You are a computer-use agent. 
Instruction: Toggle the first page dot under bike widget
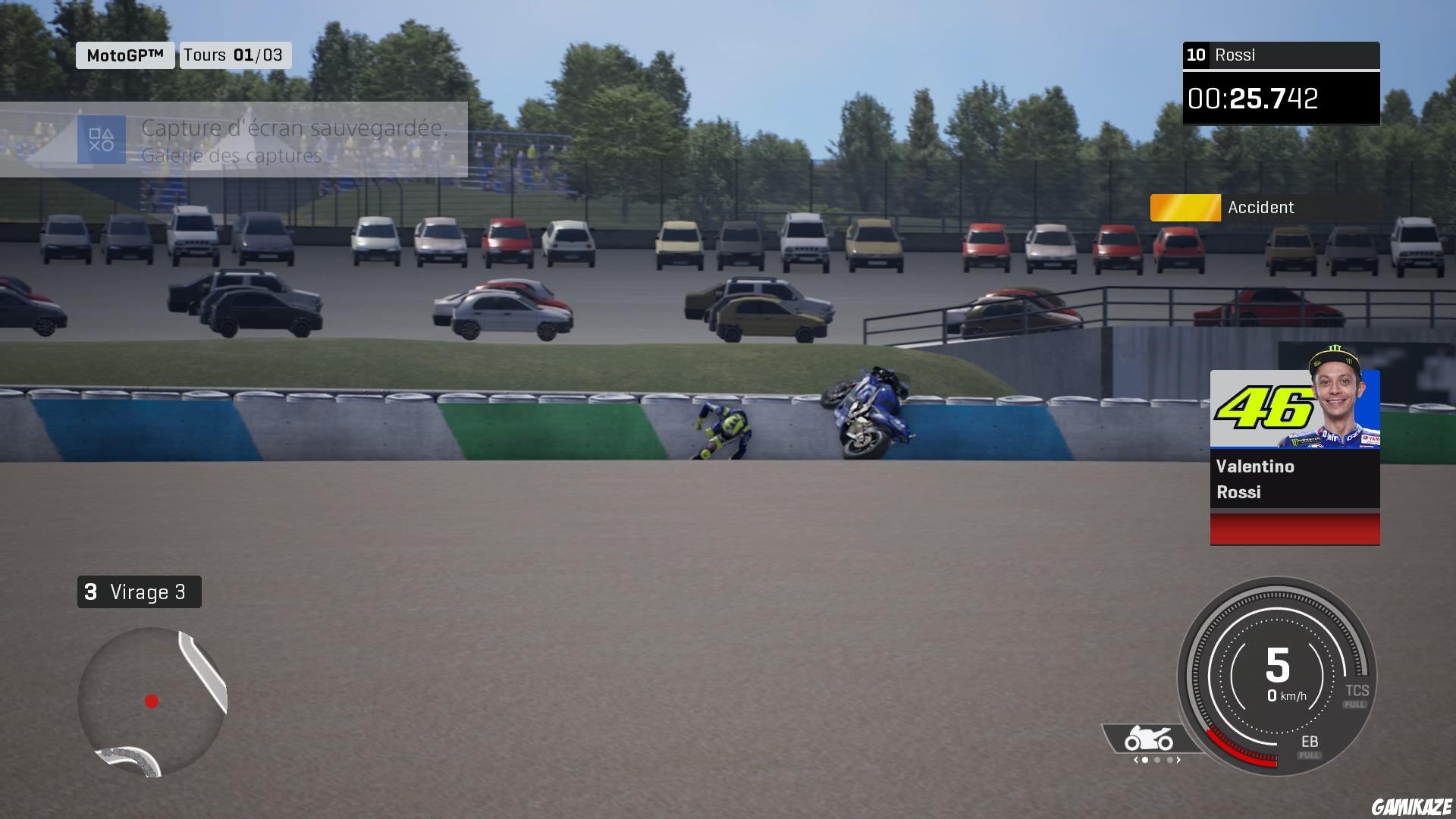(1145, 761)
